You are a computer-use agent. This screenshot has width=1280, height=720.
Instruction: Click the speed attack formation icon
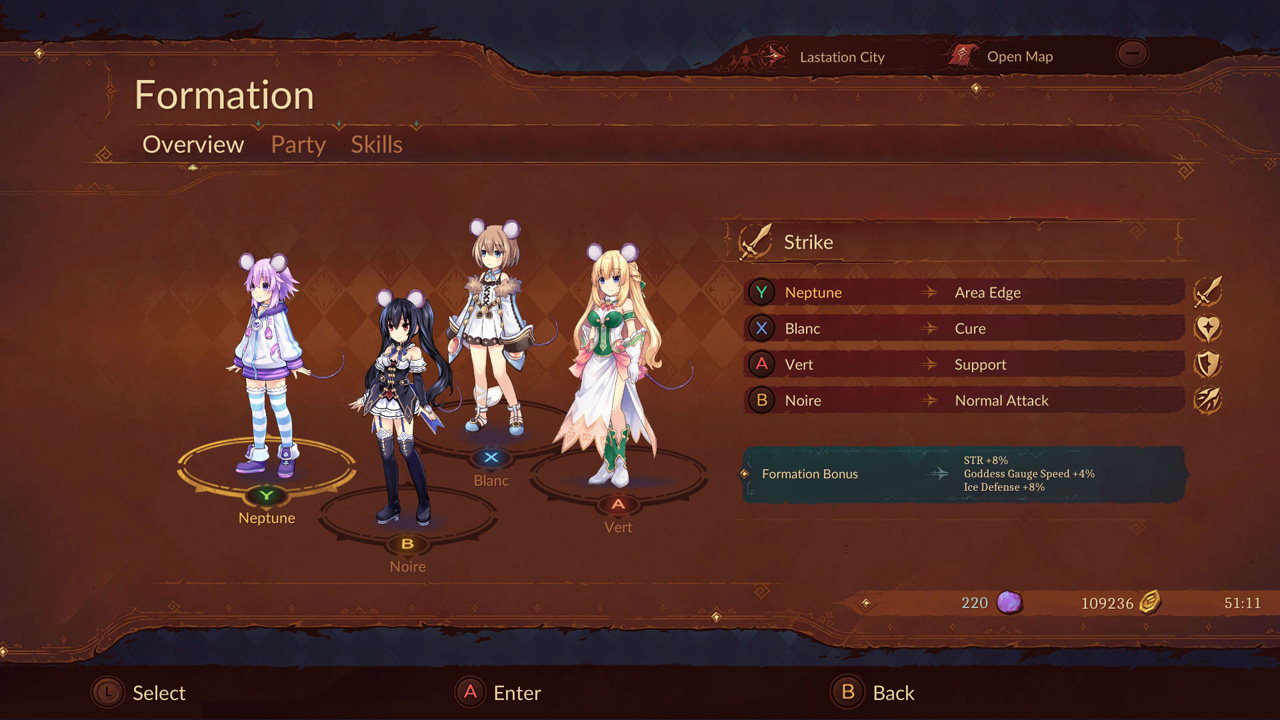point(1208,400)
